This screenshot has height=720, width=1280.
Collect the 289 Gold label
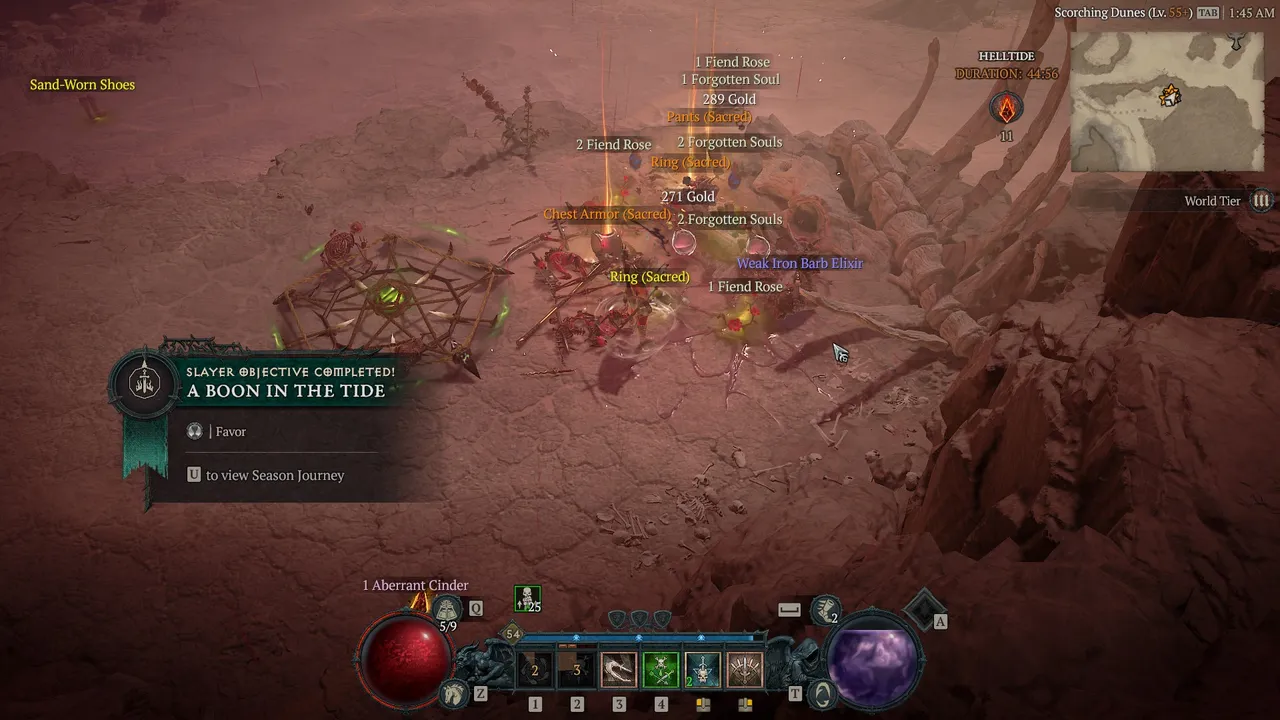729,100
